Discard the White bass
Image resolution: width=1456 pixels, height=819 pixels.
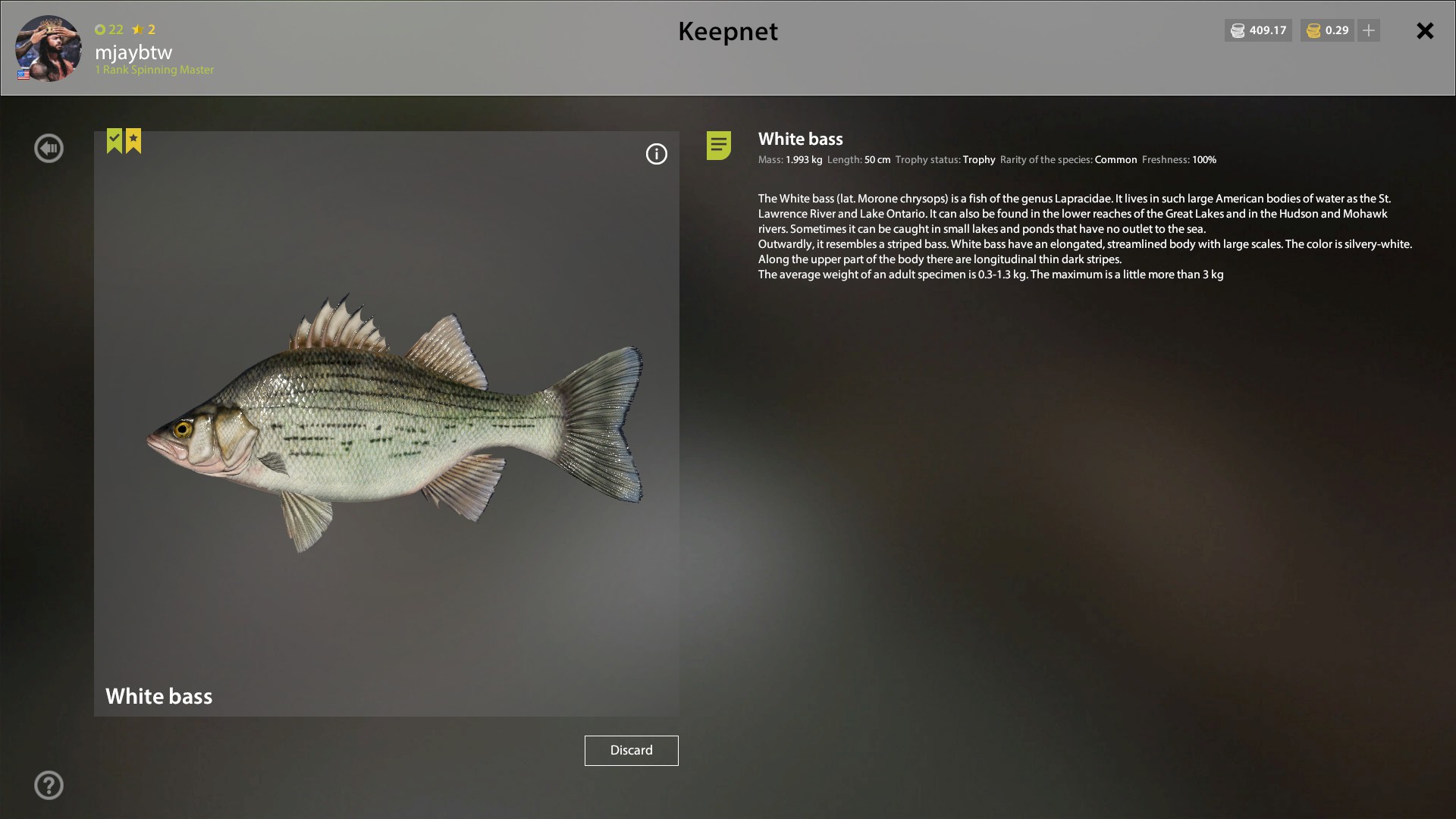(x=631, y=750)
